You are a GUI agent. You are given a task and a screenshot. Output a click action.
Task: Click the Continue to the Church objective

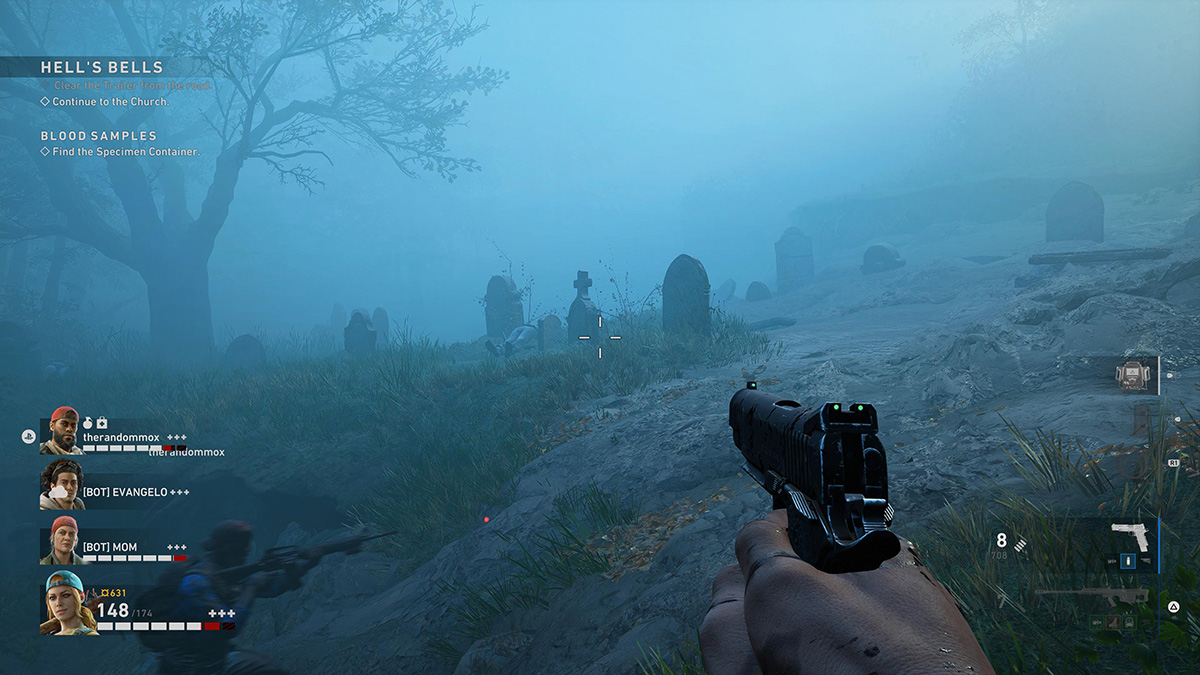110,102
